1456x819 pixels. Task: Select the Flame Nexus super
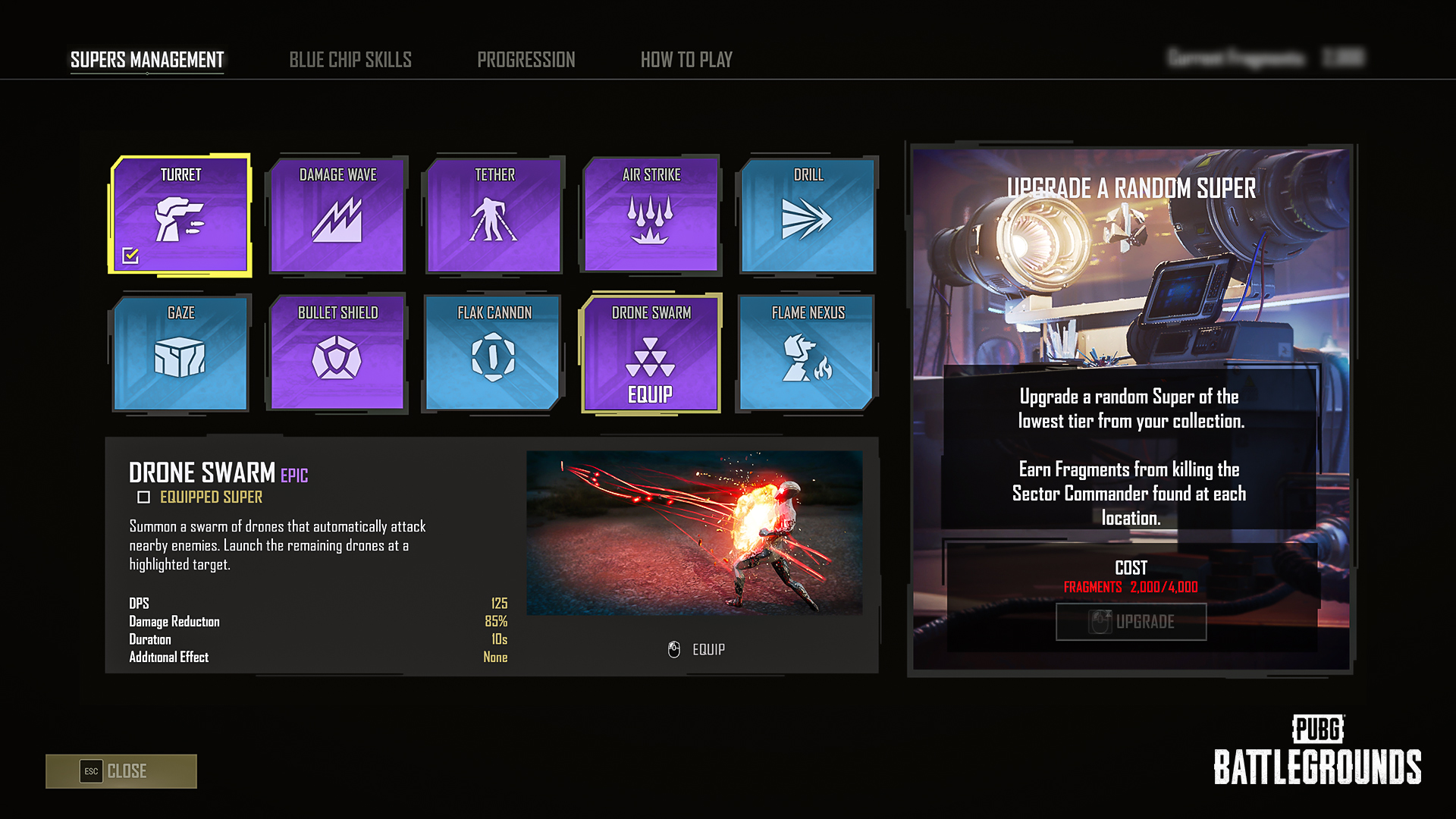[x=808, y=353]
